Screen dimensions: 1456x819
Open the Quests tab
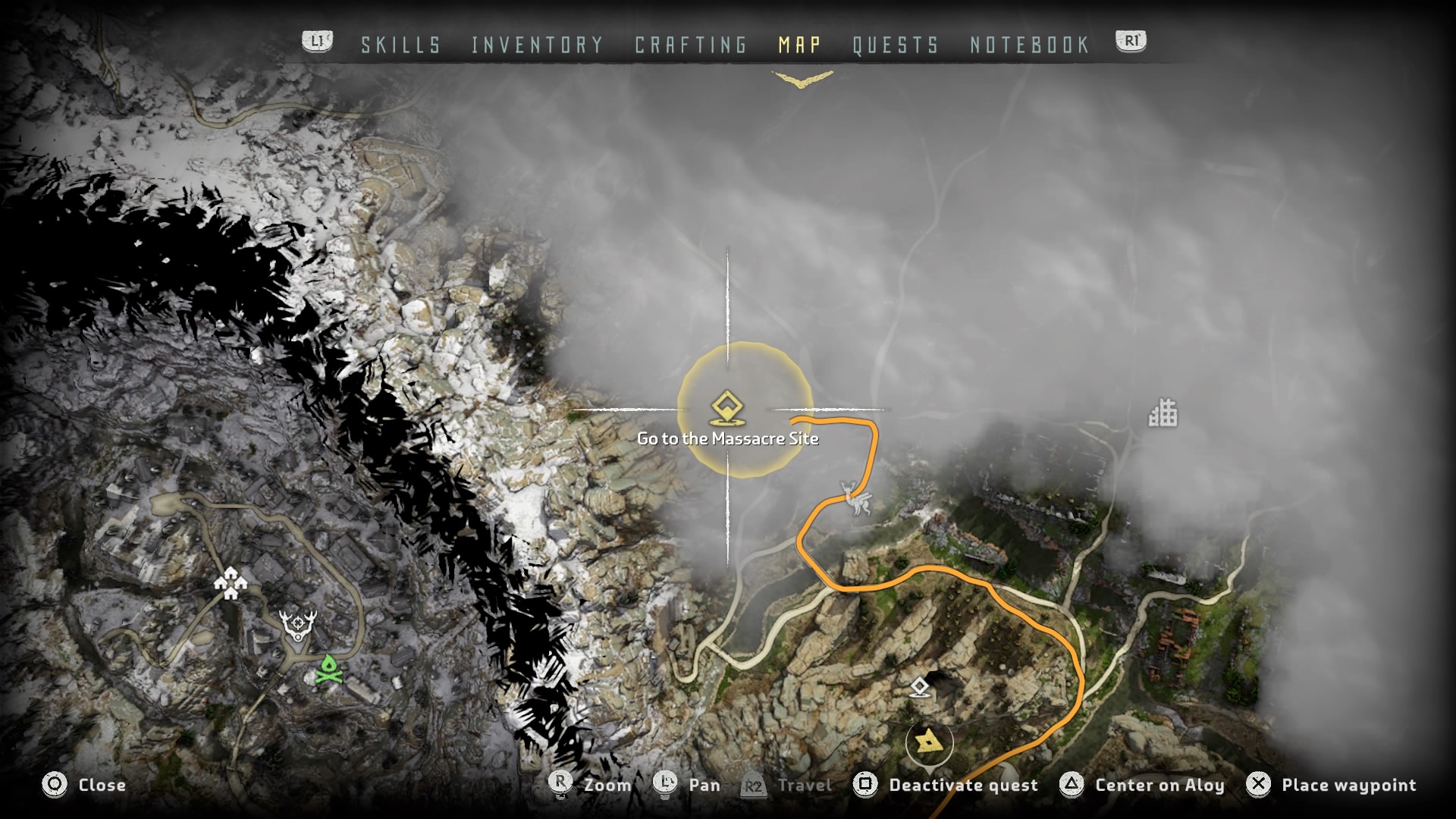[896, 45]
